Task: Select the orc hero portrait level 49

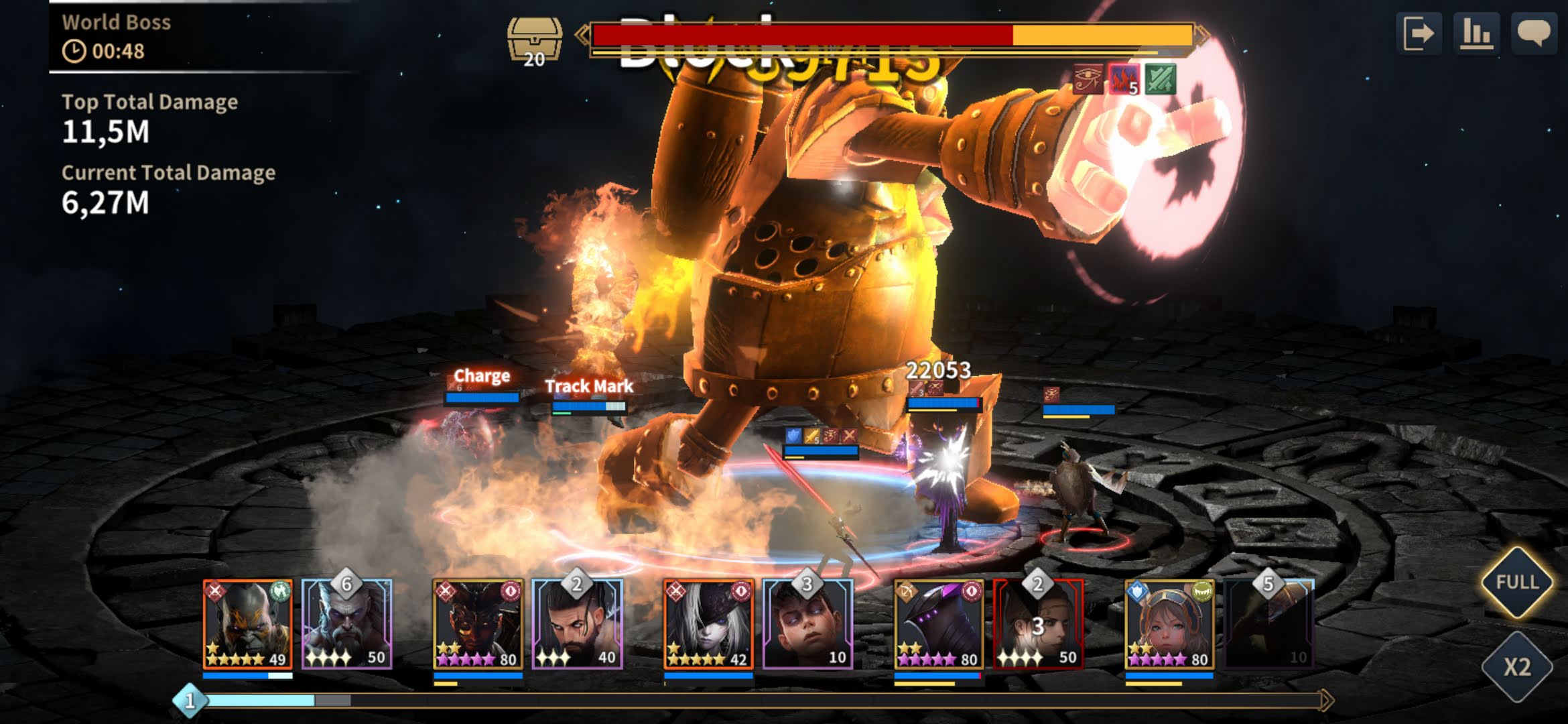Action: click(x=248, y=625)
